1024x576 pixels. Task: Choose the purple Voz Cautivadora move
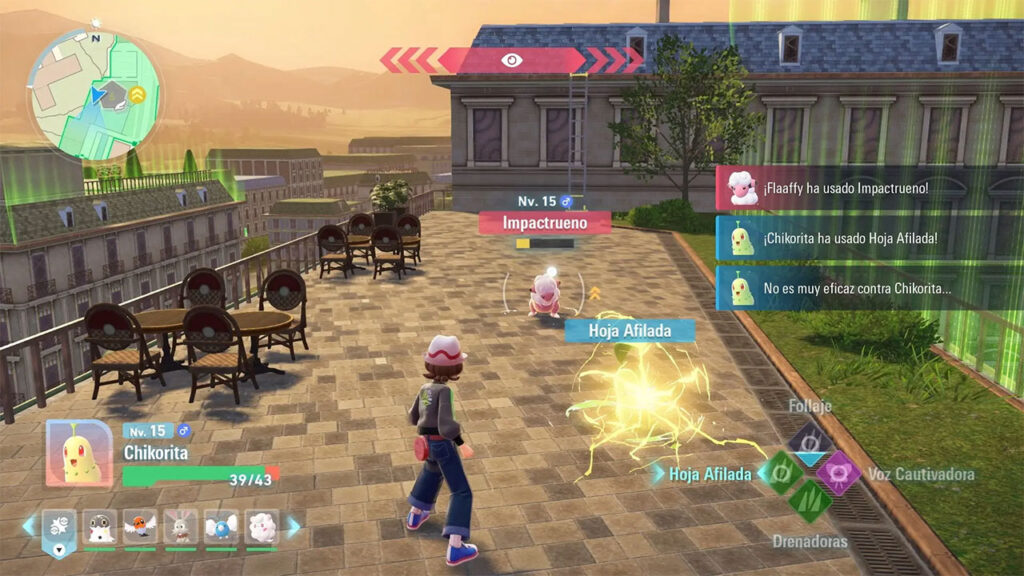click(838, 472)
